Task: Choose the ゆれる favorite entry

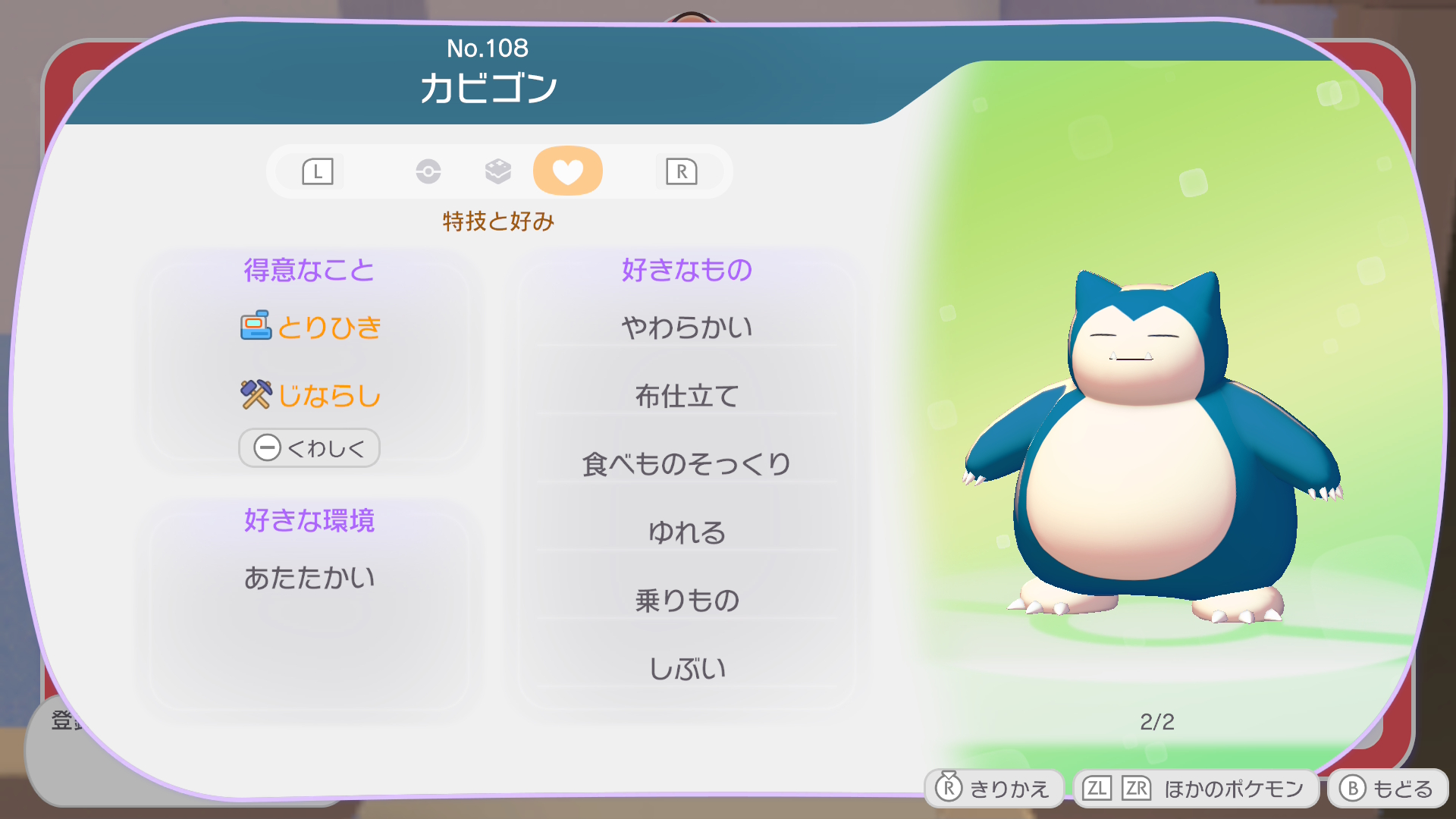Action: point(686,532)
